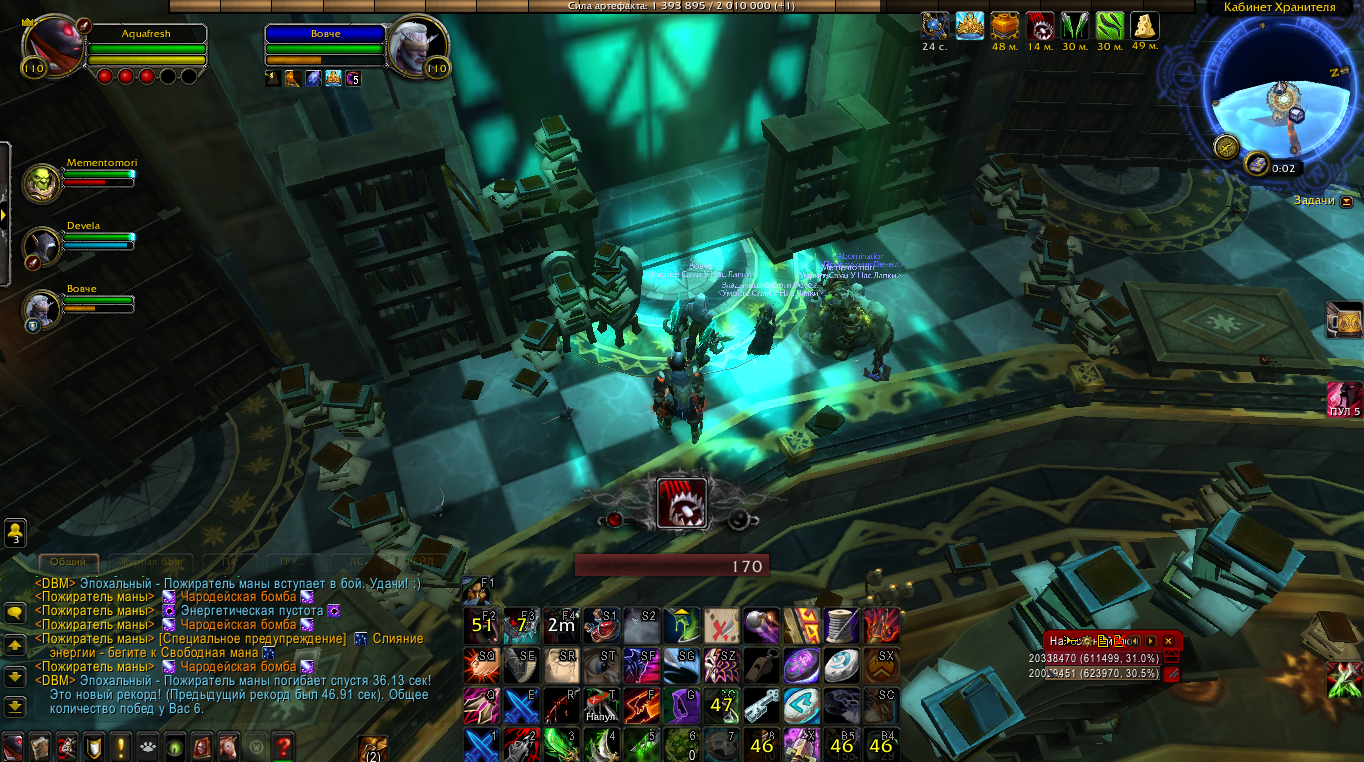Select the cheese buff icon
This screenshot has width=1364, height=762.
point(1144,25)
